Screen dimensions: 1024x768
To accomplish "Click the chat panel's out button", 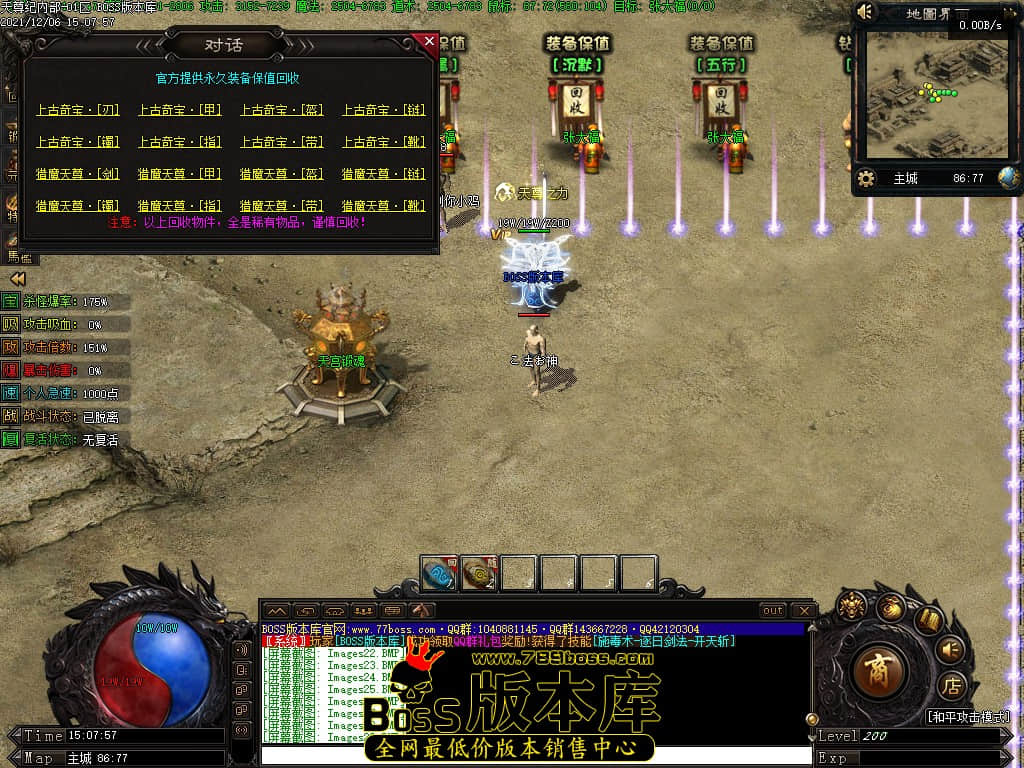I will tap(773, 610).
